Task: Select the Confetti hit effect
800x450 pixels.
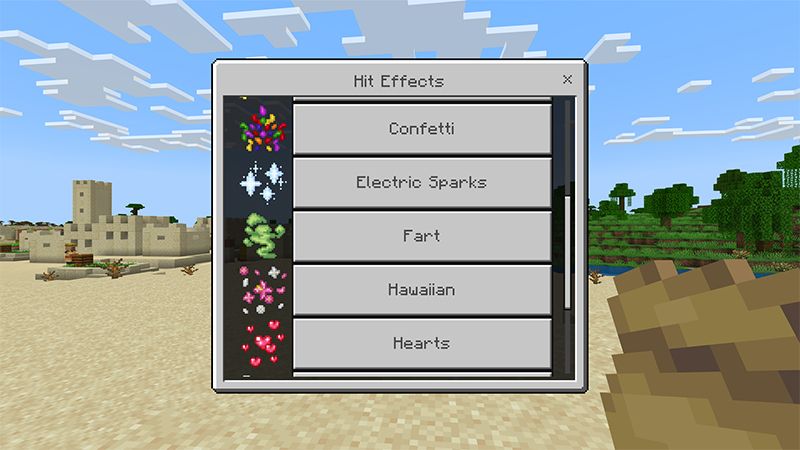Action: coord(421,129)
